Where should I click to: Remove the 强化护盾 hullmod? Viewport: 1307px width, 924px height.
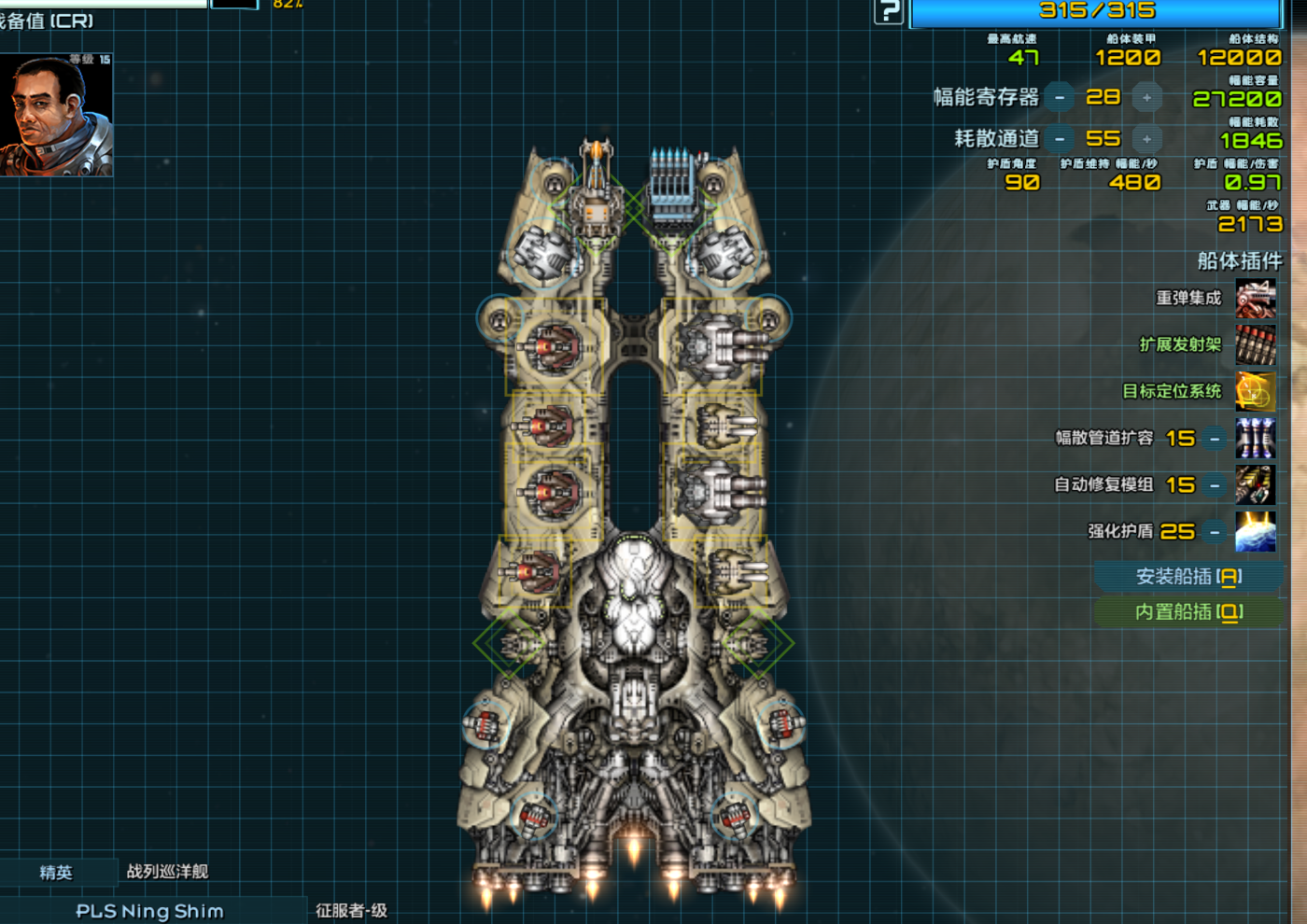coord(1215,532)
